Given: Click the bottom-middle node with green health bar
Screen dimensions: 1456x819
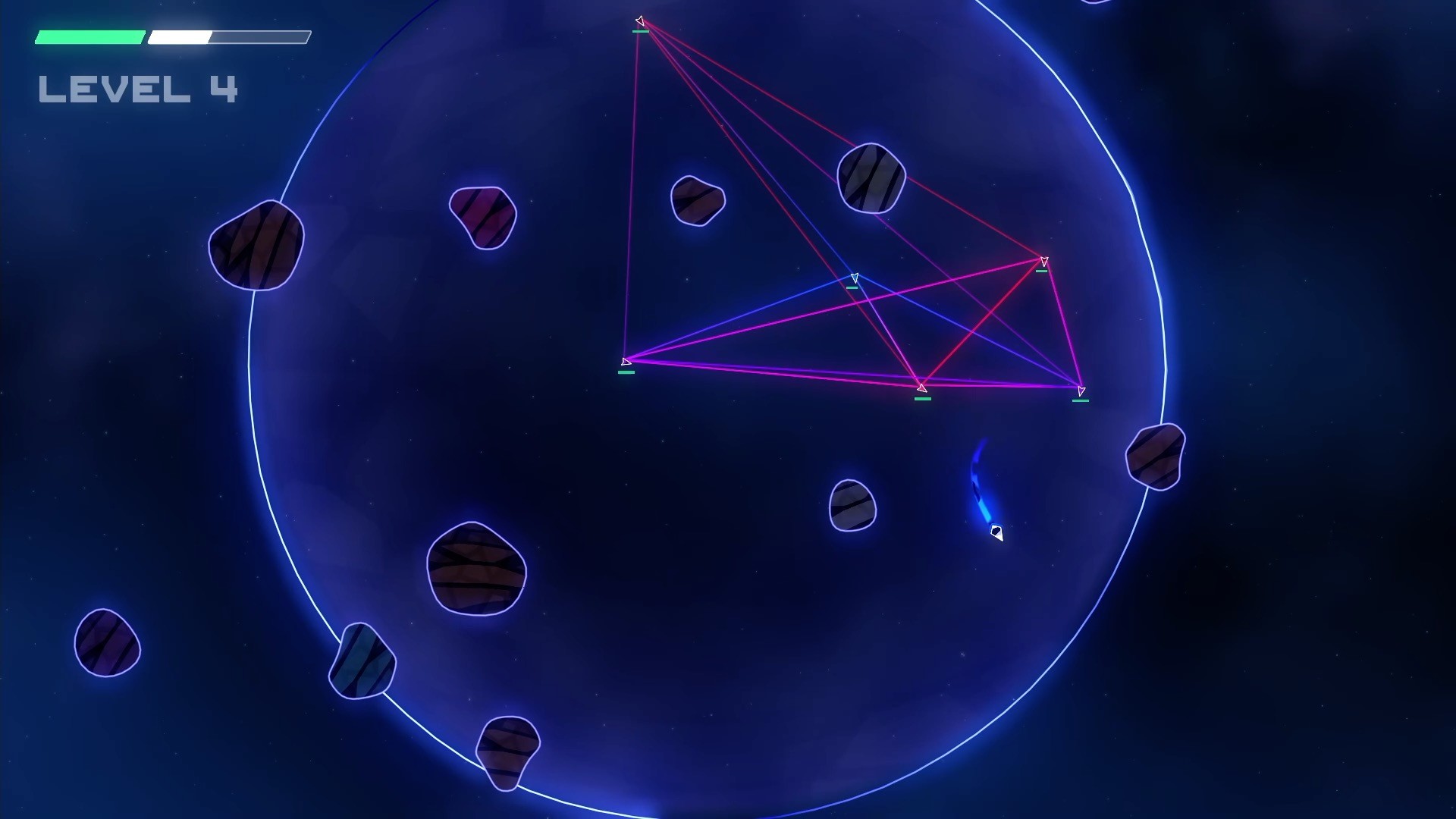Looking at the screenshot, I should 921,388.
